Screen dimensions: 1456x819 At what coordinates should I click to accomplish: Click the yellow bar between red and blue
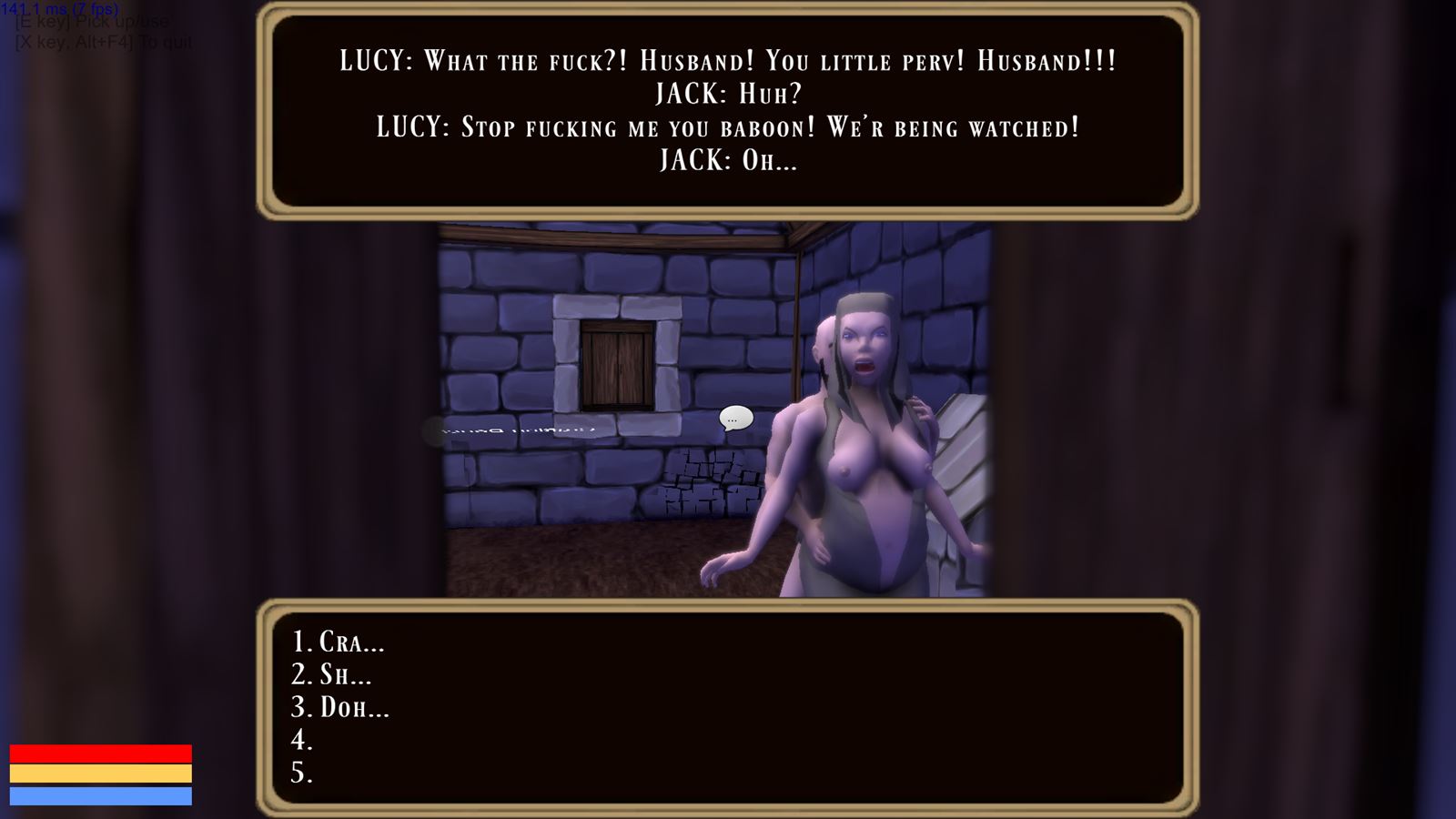tap(100, 773)
